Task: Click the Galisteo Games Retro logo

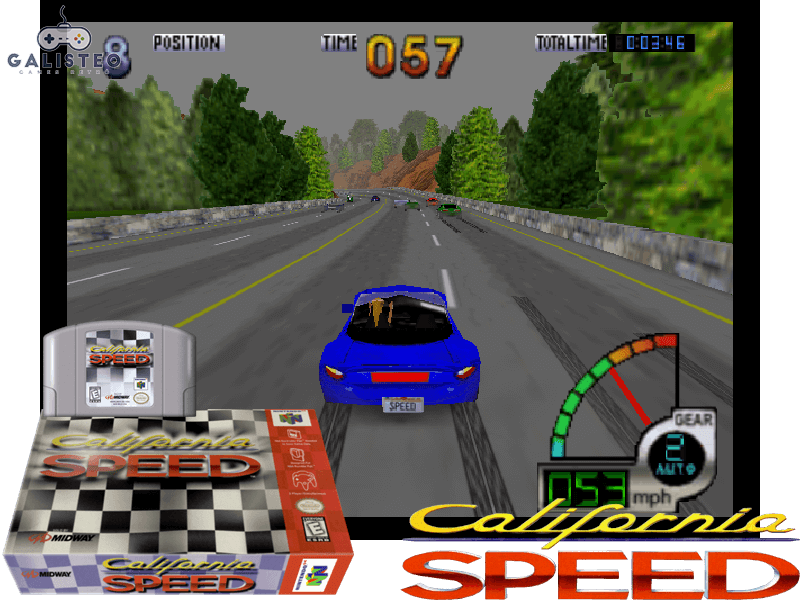Action: (62, 45)
